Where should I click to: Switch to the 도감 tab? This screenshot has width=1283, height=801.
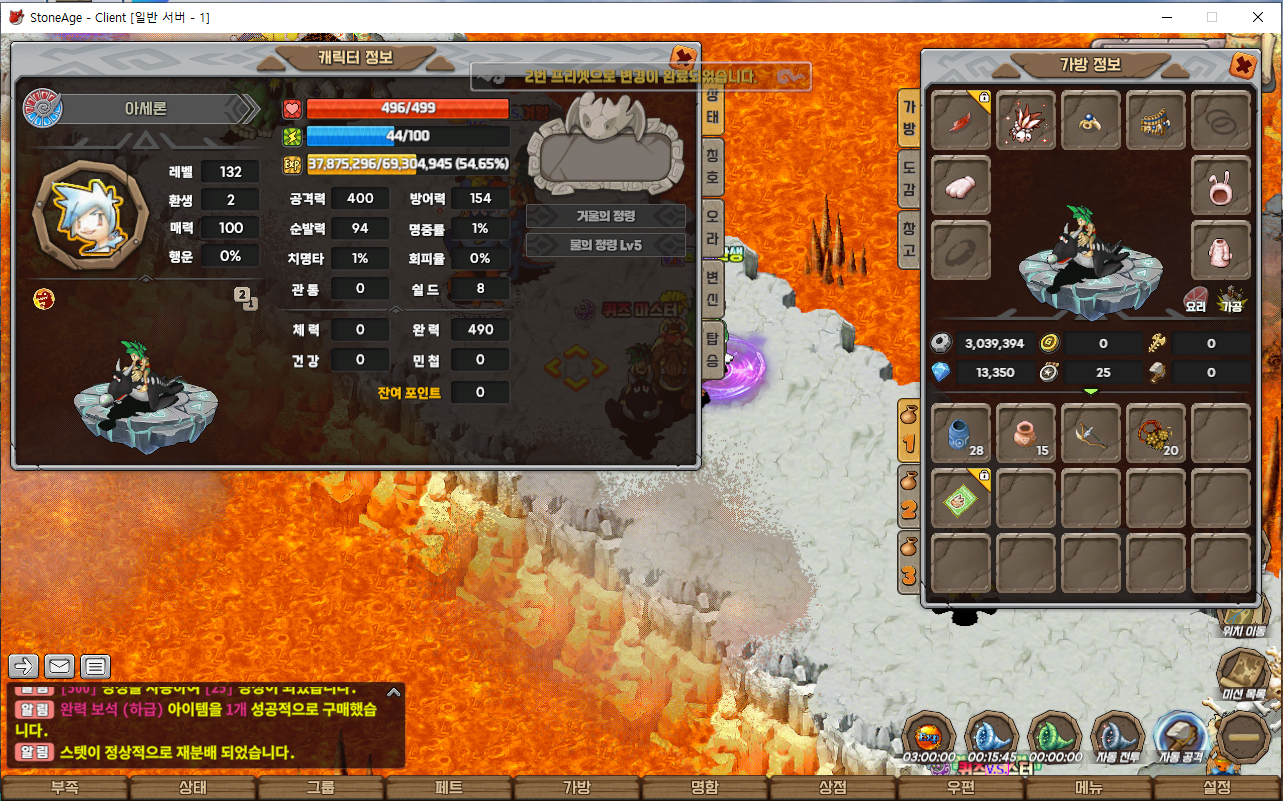click(909, 177)
